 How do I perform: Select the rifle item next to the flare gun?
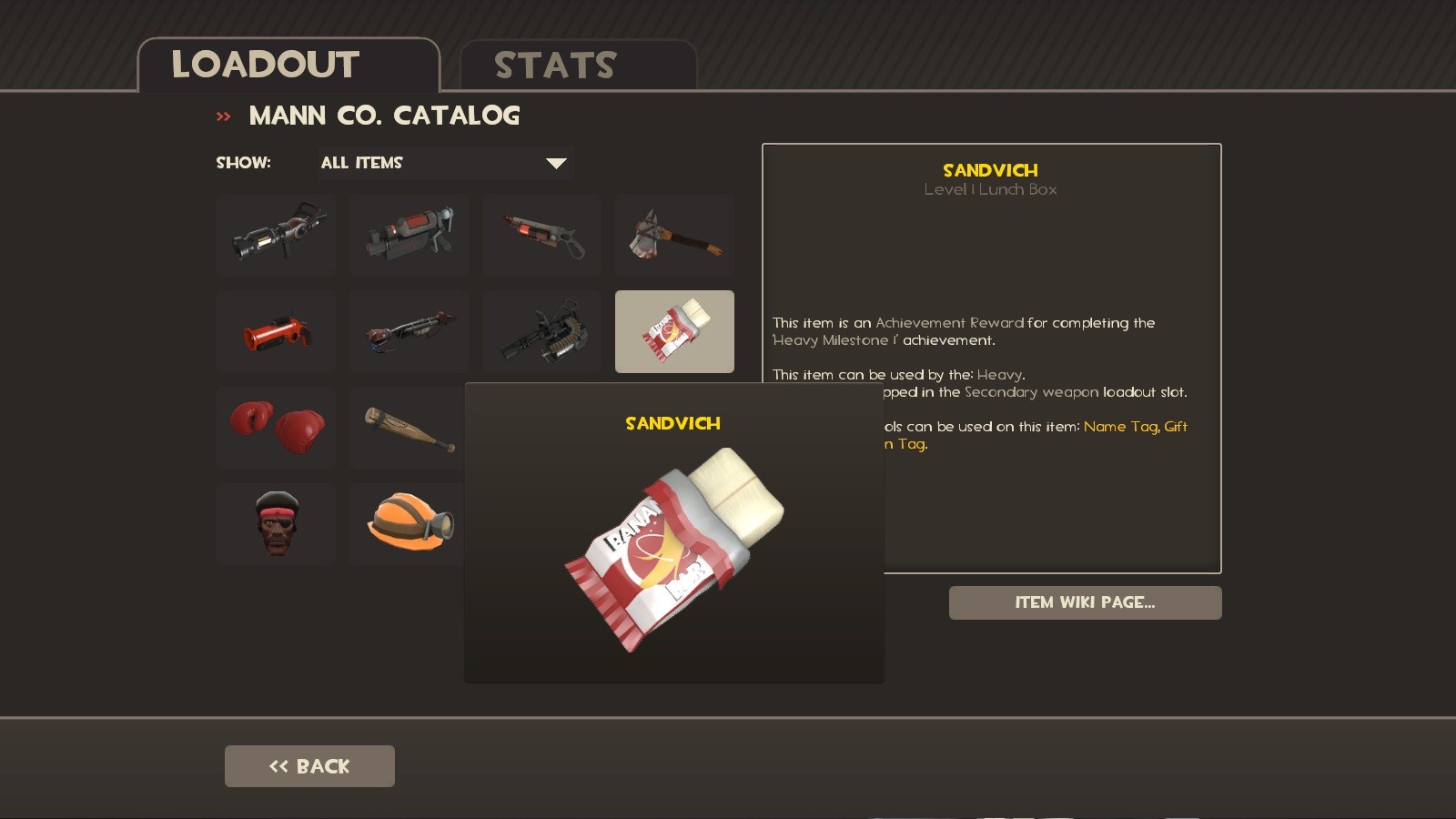[x=408, y=331]
